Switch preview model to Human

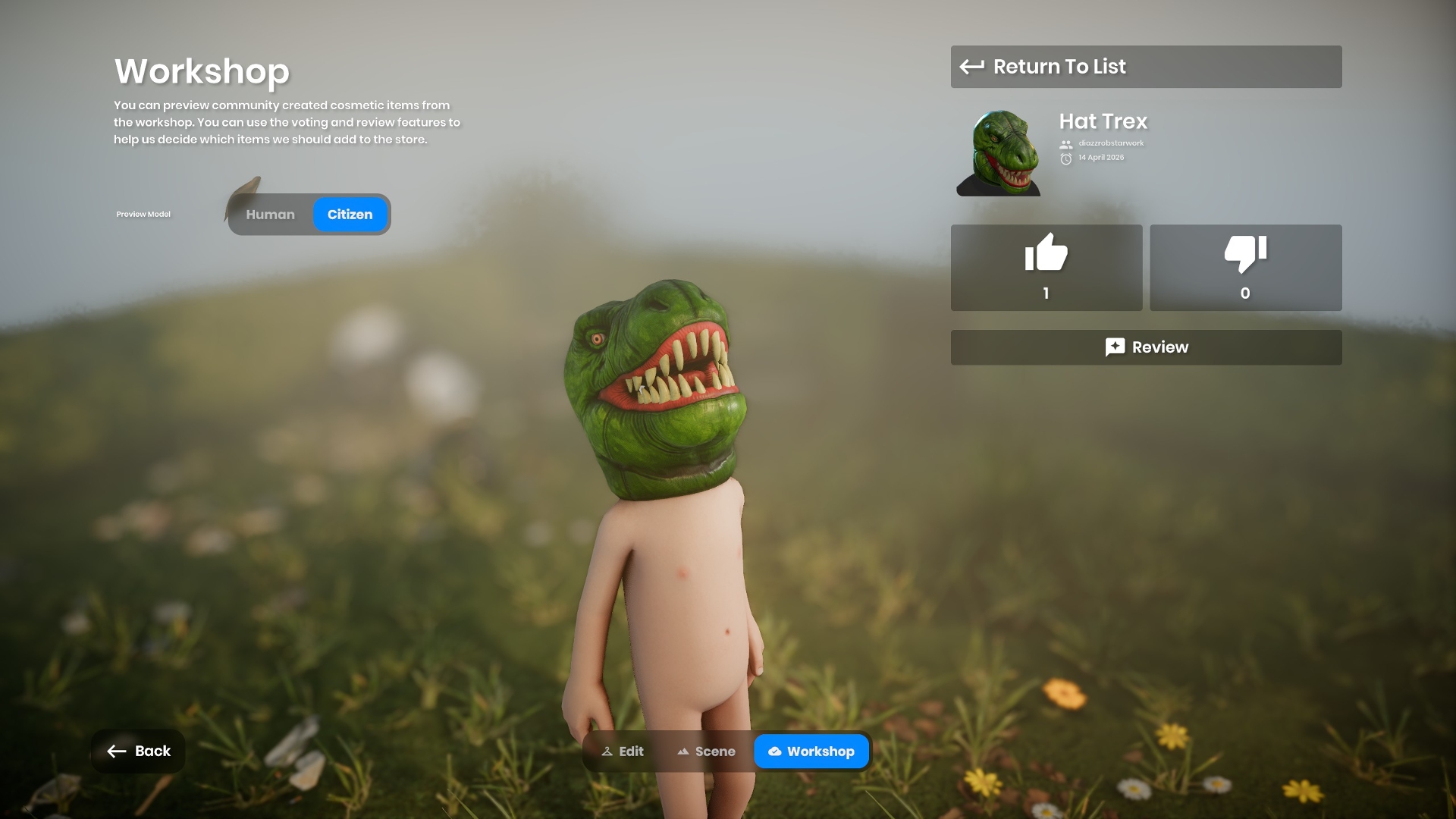tap(270, 215)
